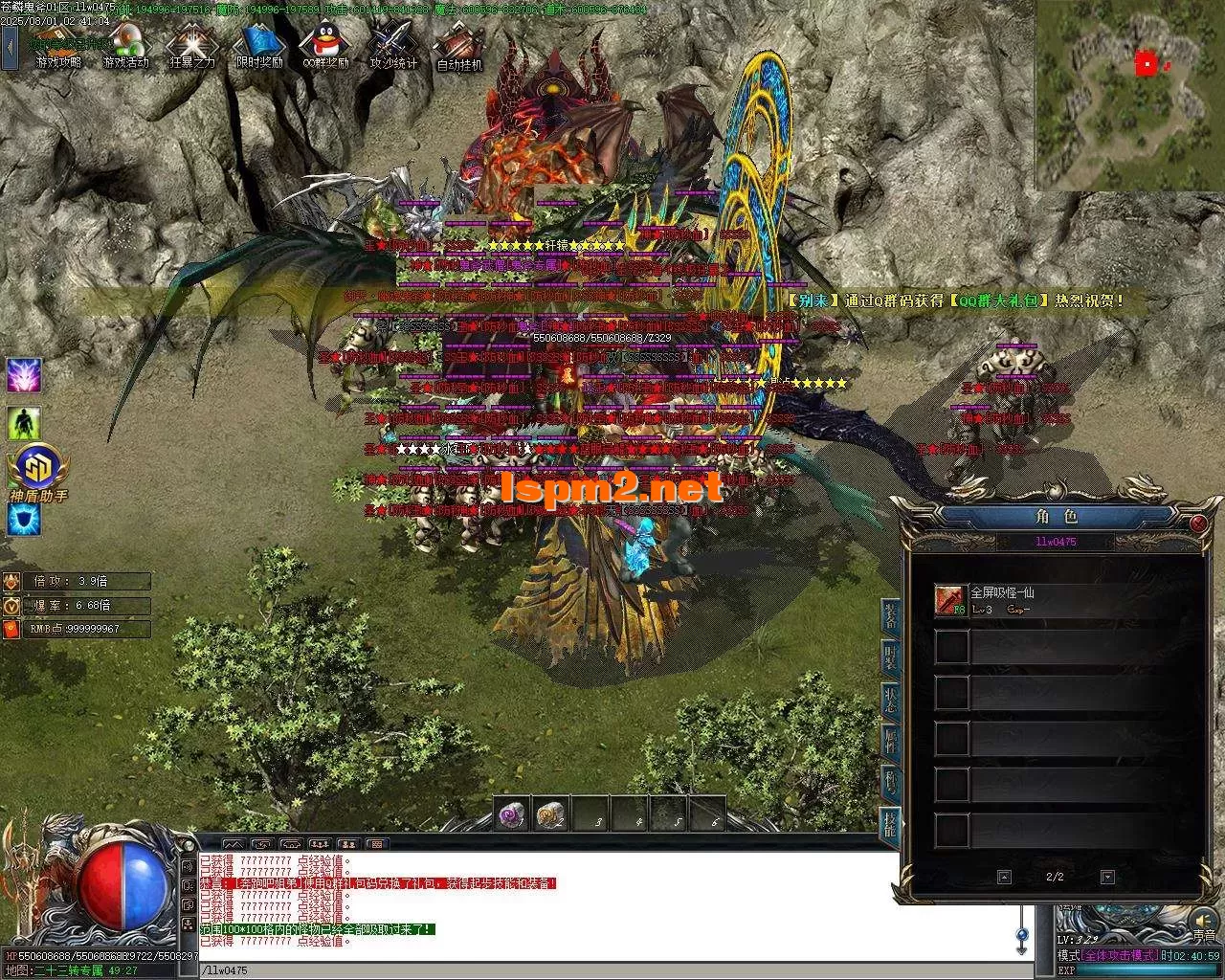Go to previous skill page with up arrow

click(x=1004, y=877)
